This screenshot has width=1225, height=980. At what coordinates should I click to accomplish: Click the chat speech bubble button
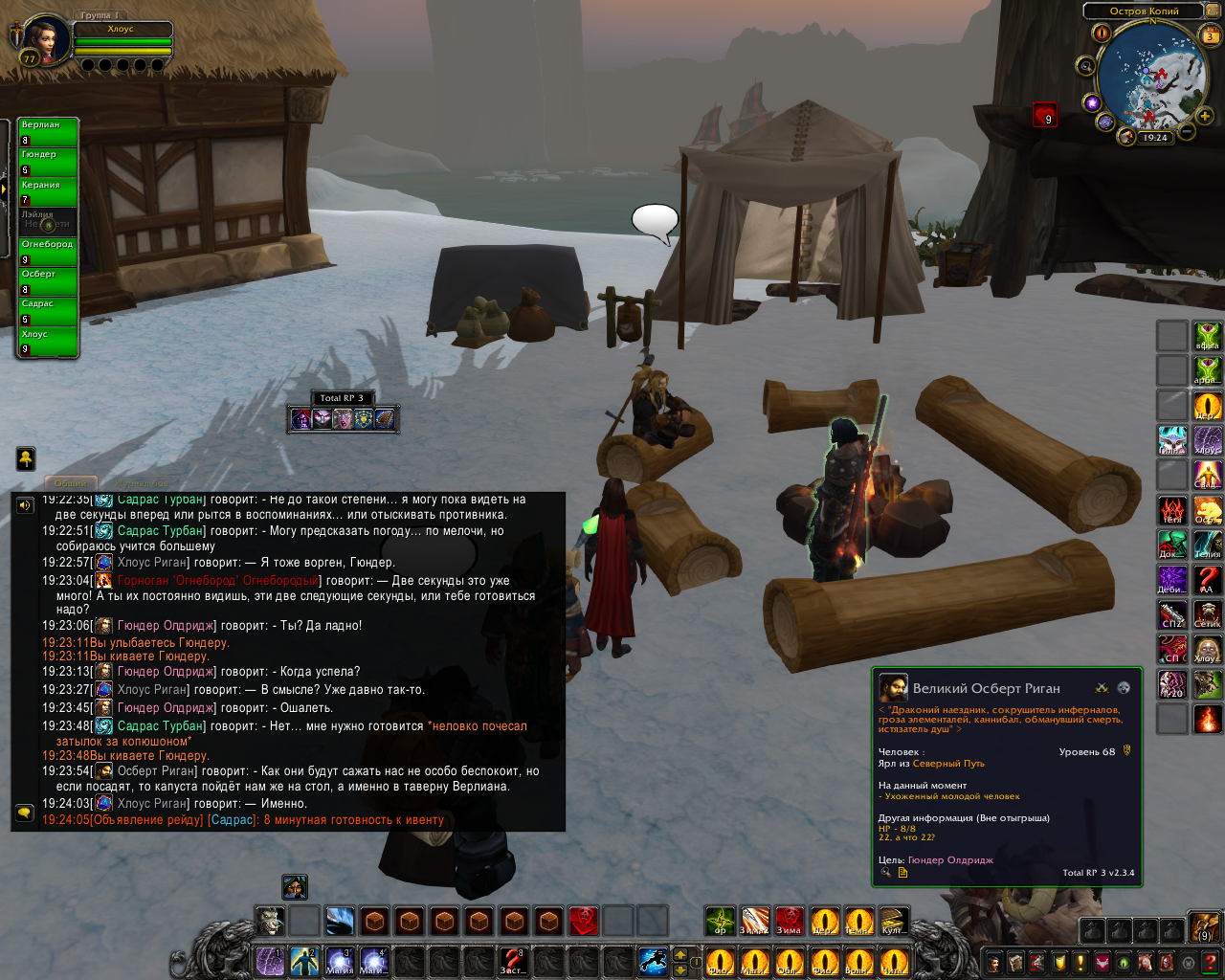(x=25, y=813)
